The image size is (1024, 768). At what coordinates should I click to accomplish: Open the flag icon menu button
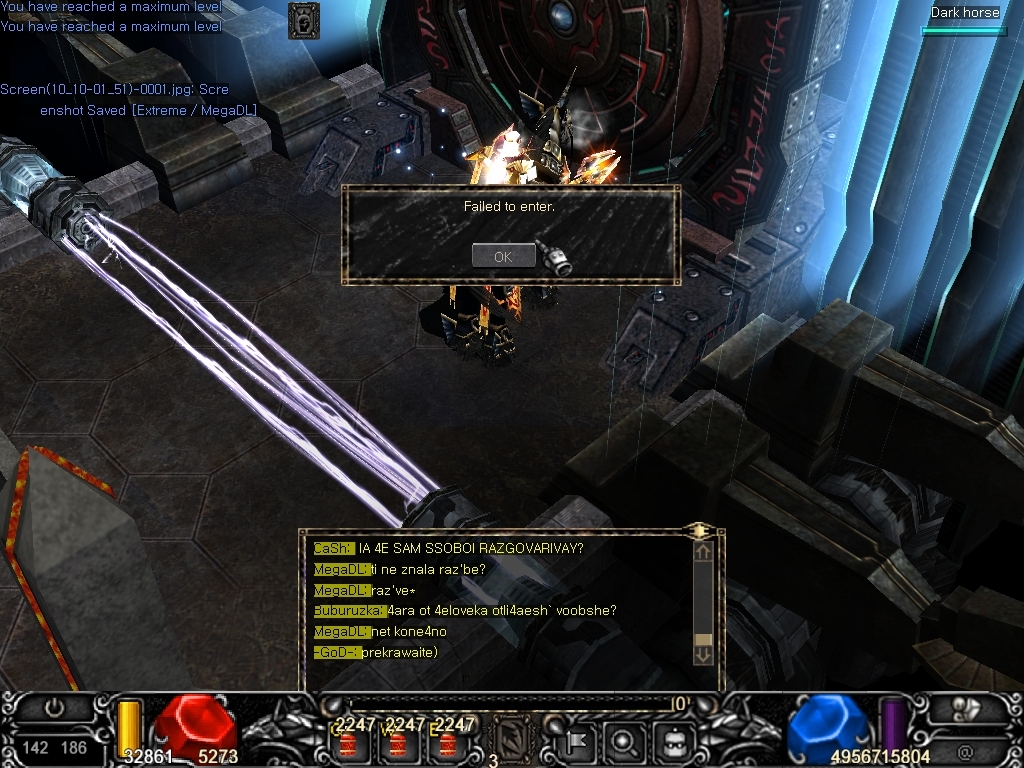click(578, 742)
